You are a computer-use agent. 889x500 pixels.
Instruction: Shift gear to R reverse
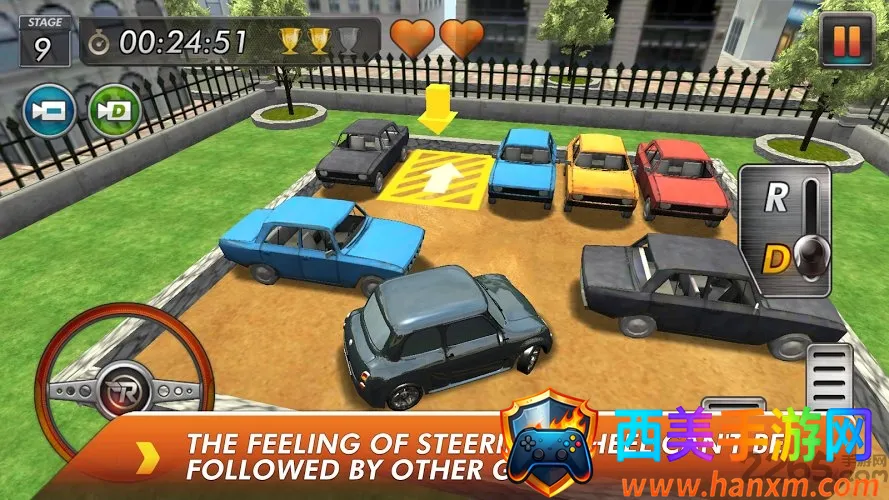pyautogui.click(x=776, y=198)
